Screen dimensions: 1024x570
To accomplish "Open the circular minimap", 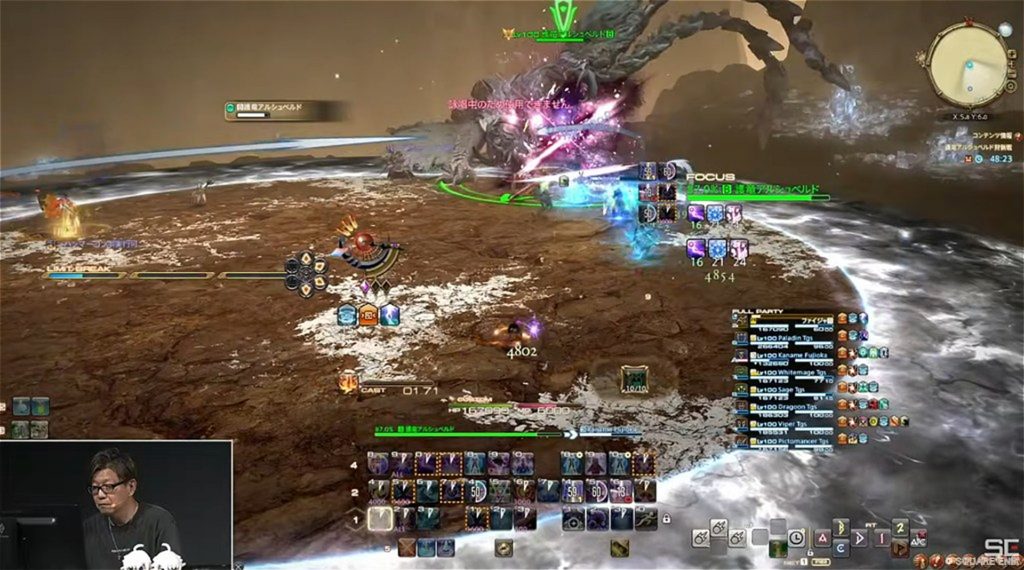I will click(967, 64).
